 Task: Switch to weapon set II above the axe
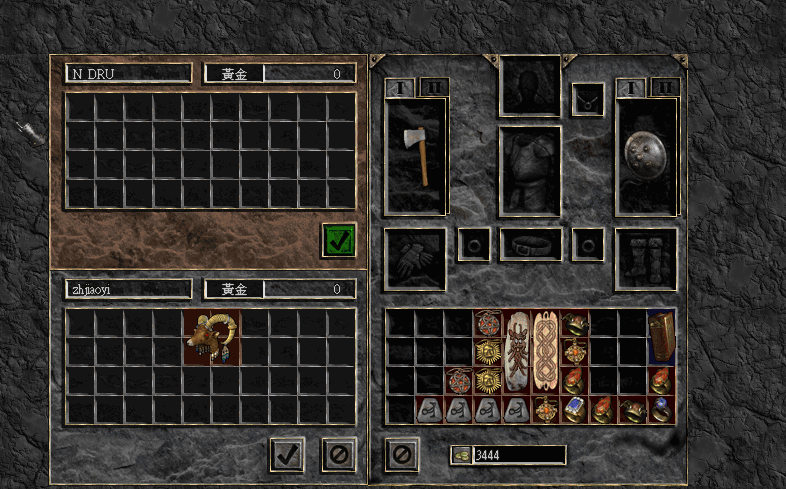tap(433, 87)
